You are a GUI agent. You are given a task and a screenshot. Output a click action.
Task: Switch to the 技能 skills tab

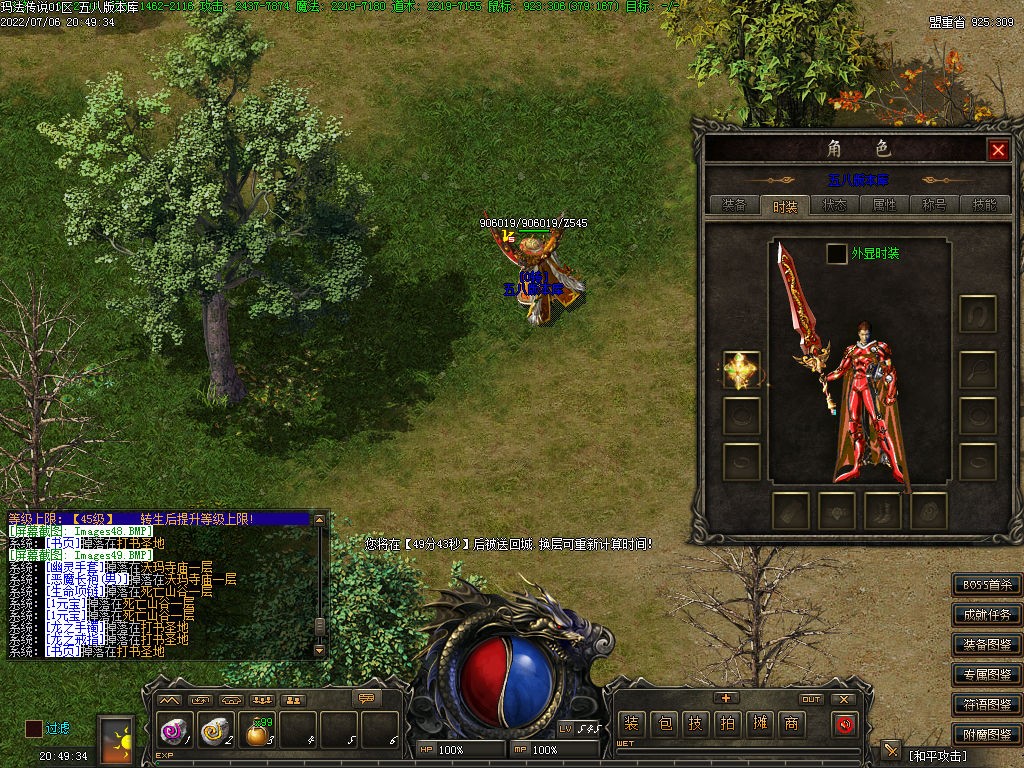(x=984, y=205)
